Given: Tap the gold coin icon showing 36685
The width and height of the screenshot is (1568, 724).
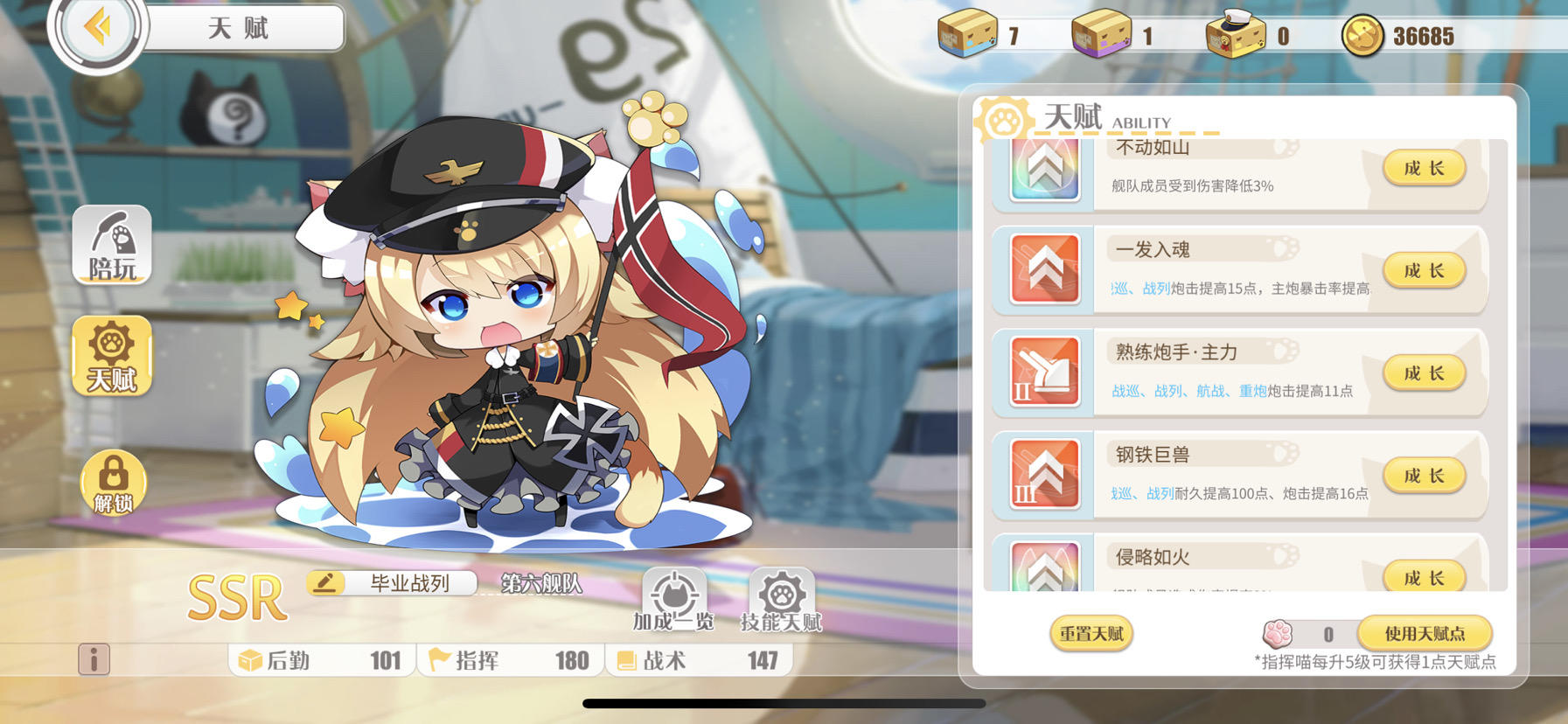Looking at the screenshot, I should click(x=1361, y=36).
